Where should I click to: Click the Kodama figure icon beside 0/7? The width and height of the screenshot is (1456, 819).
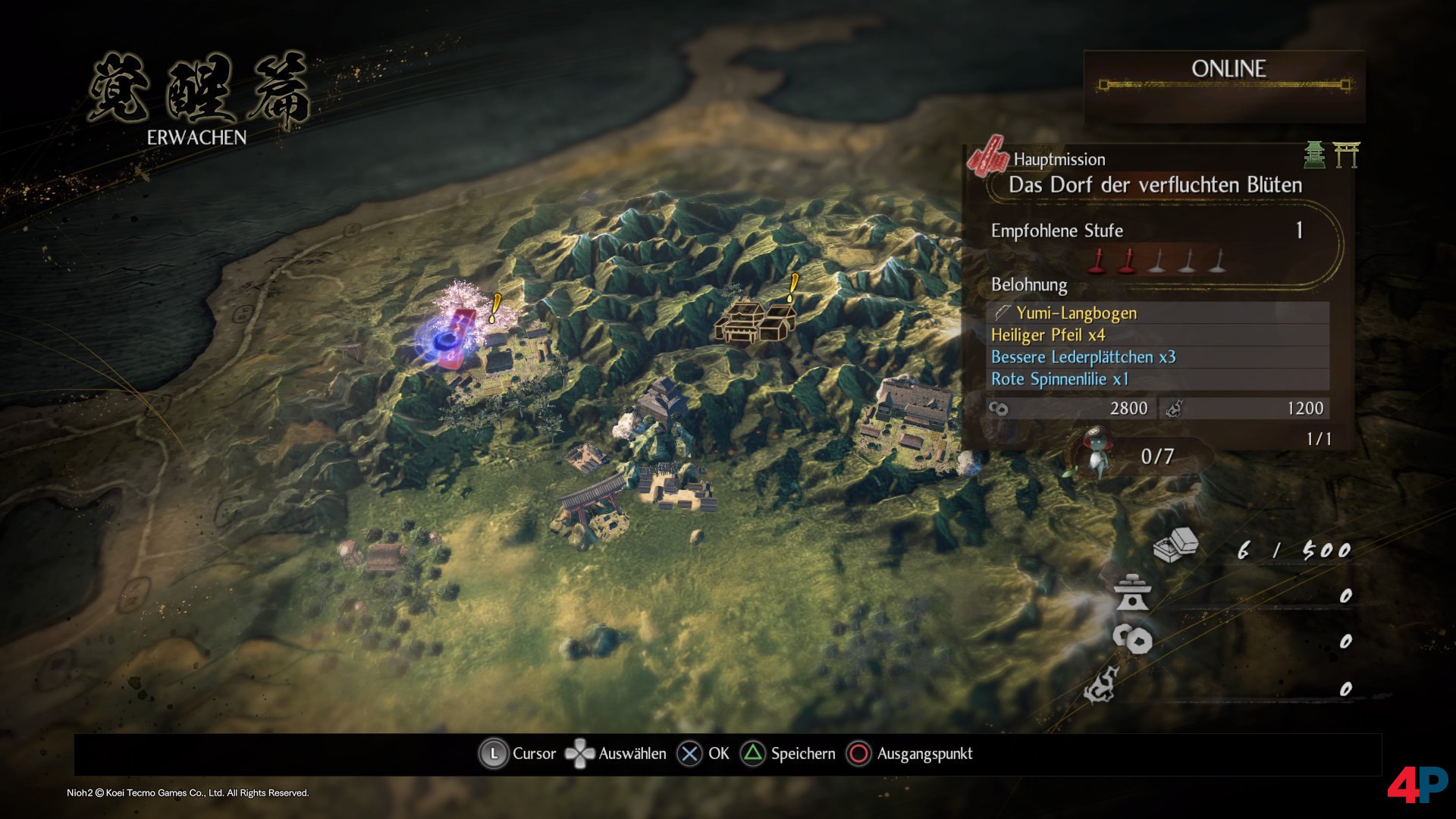(x=1096, y=454)
